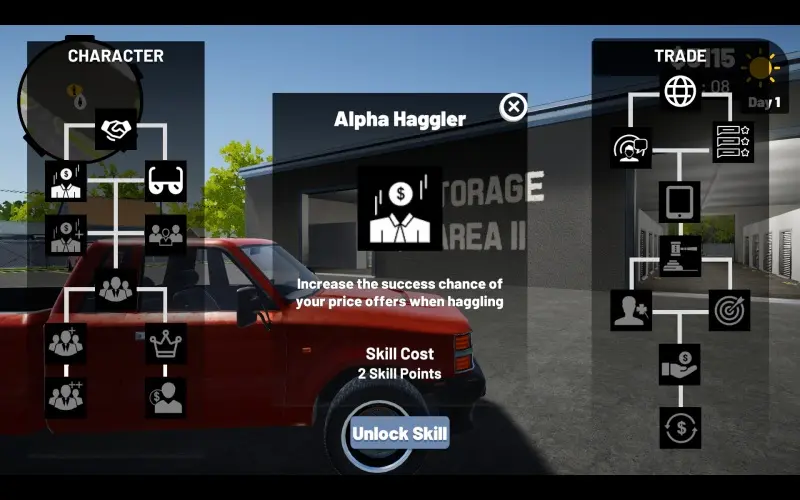Image resolution: width=800 pixels, height=500 pixels.
Task: Choose the person with dollar badge skill
Action: [166, 397]
